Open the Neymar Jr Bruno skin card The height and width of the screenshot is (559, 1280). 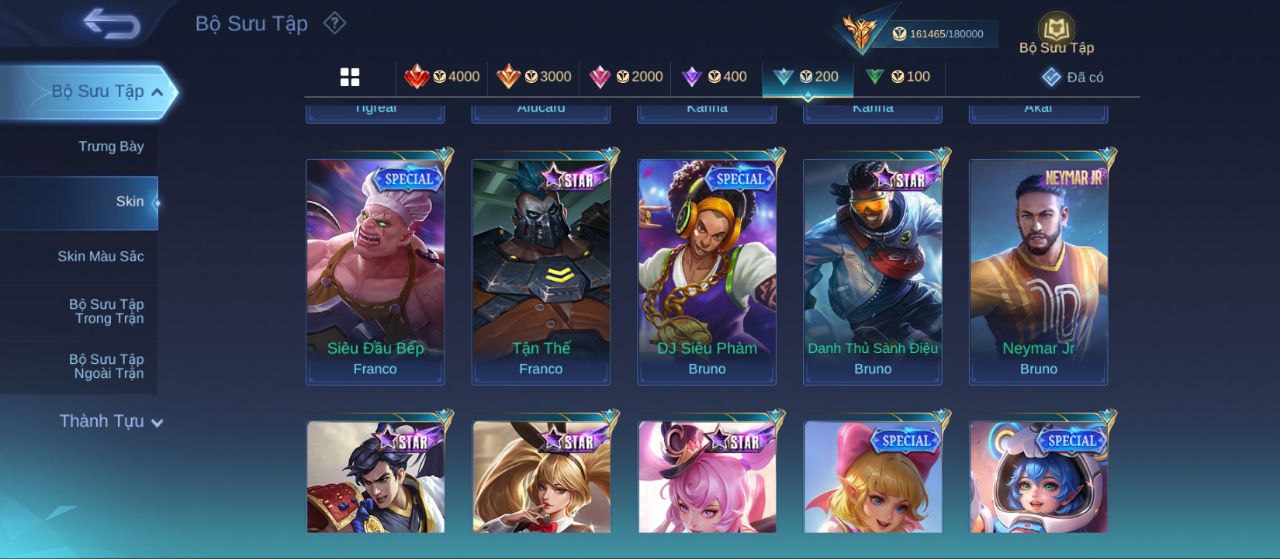(x=1038, y=271)
